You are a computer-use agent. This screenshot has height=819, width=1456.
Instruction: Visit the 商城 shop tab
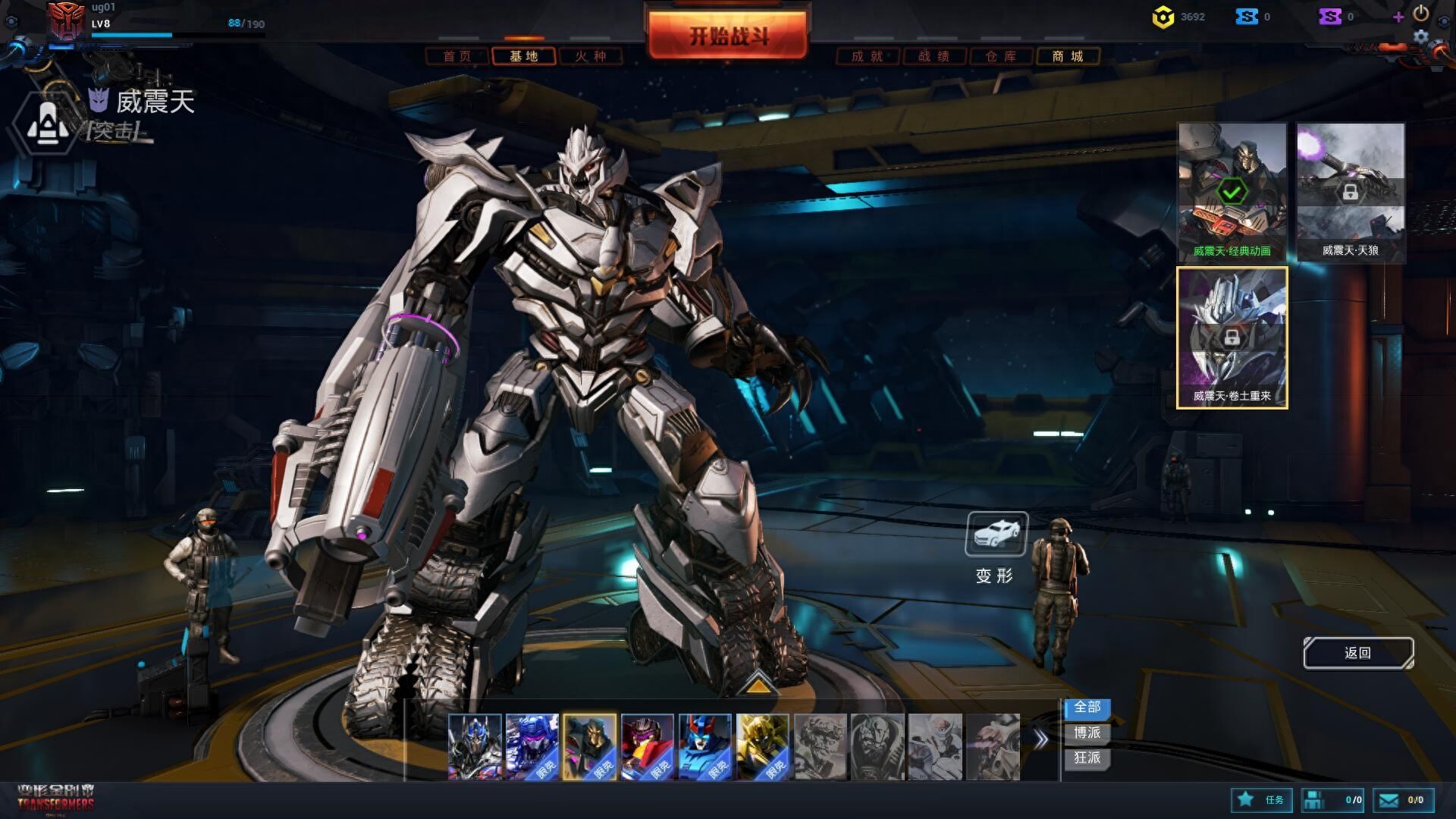(x=1068, y=56)
